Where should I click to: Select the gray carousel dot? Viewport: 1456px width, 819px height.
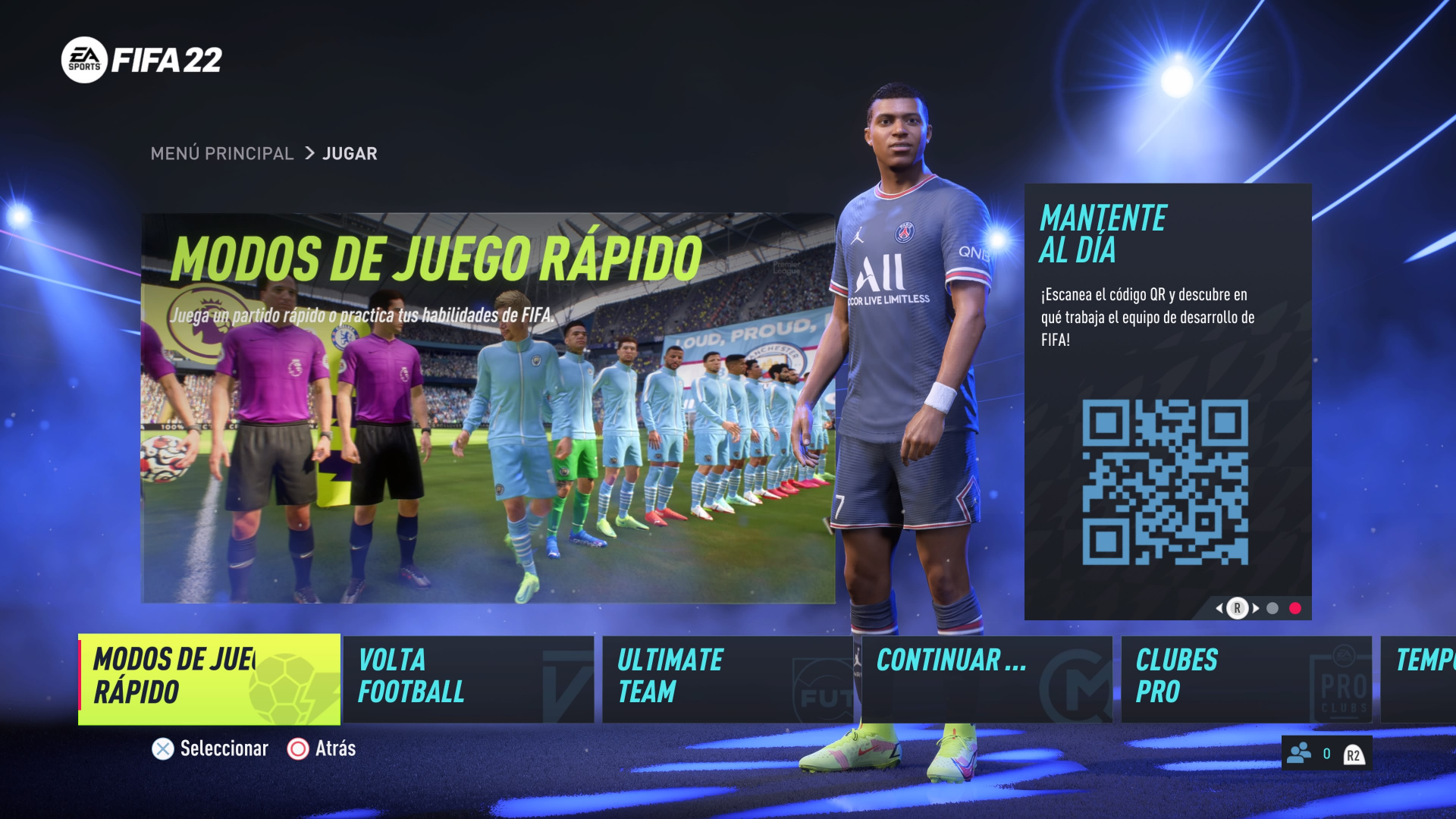click(1272, 608)
